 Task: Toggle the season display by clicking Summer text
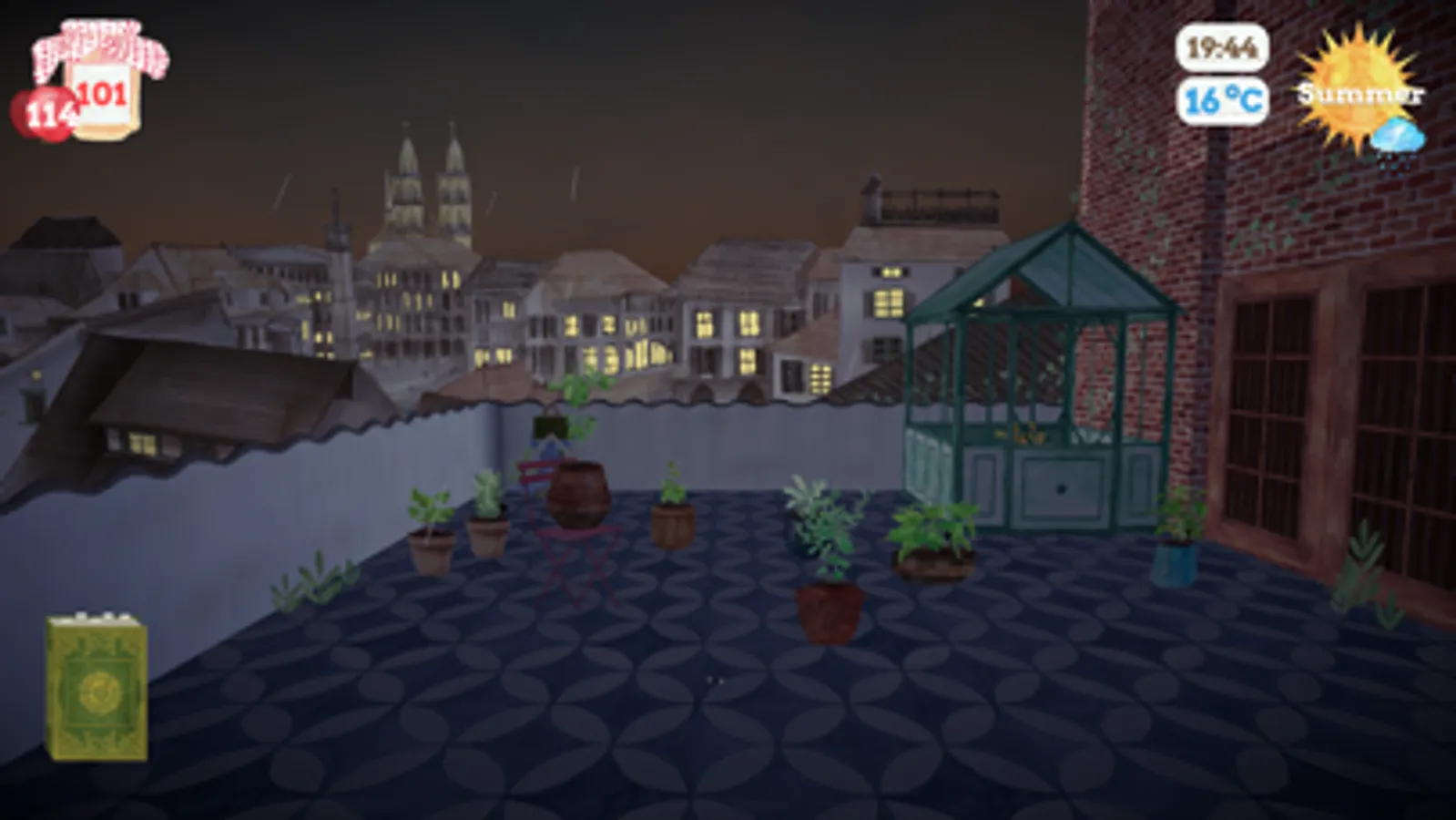[x=1359, y=93]
